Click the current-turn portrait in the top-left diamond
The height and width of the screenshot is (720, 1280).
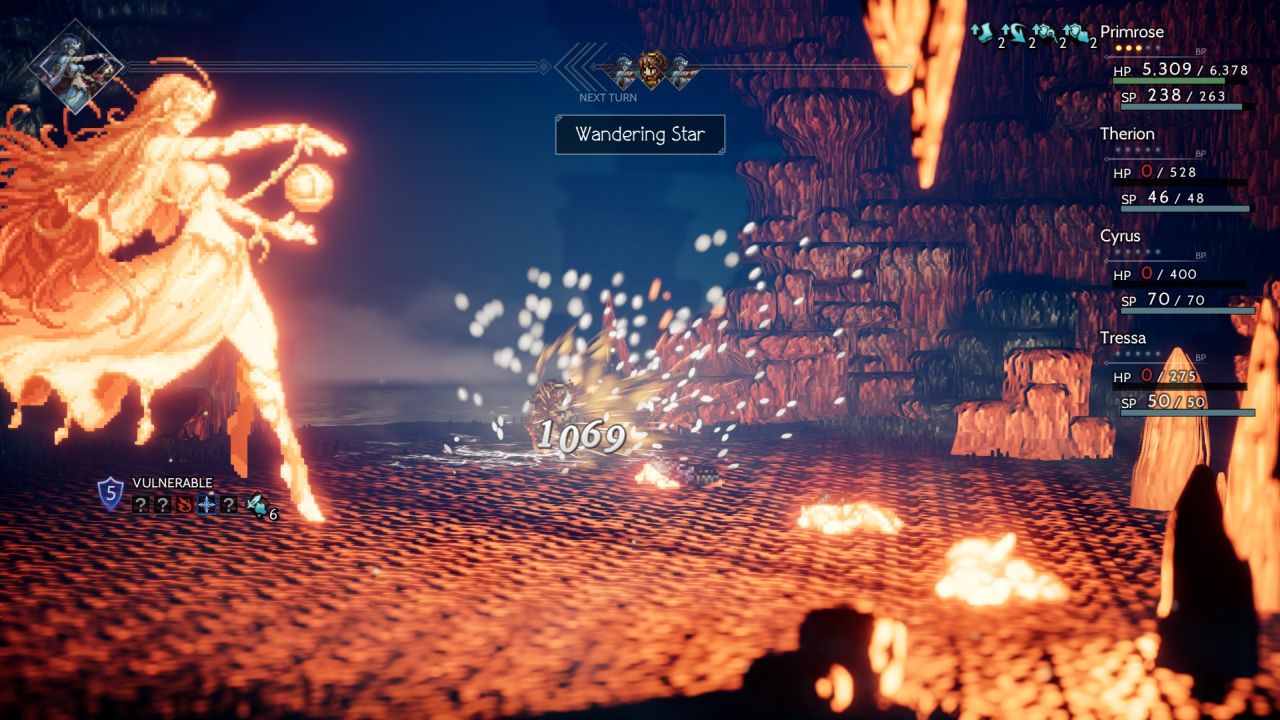coord(76,67)
